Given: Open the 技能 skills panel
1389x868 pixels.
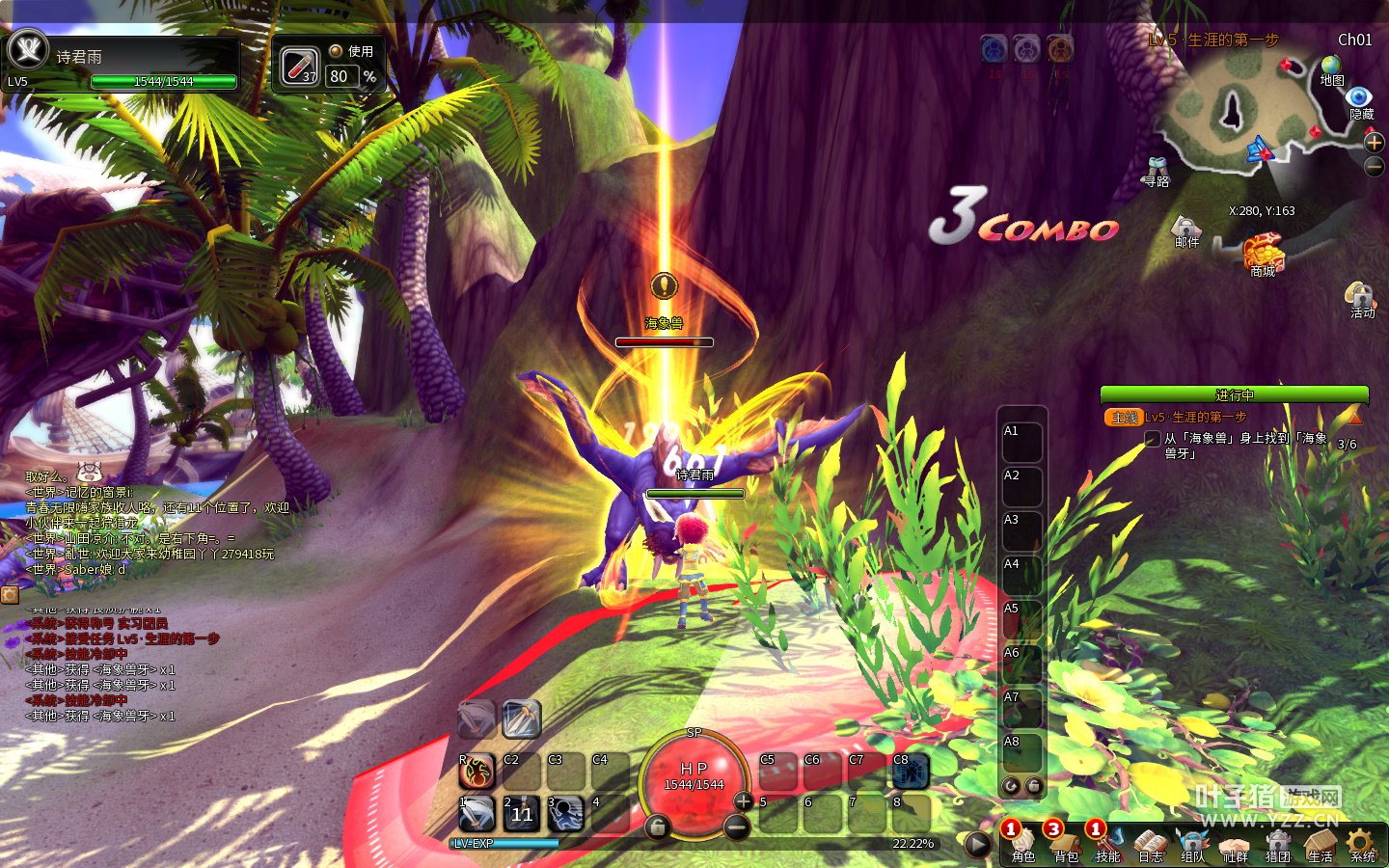Looking at the screenshot, I should coord(1107,843).
